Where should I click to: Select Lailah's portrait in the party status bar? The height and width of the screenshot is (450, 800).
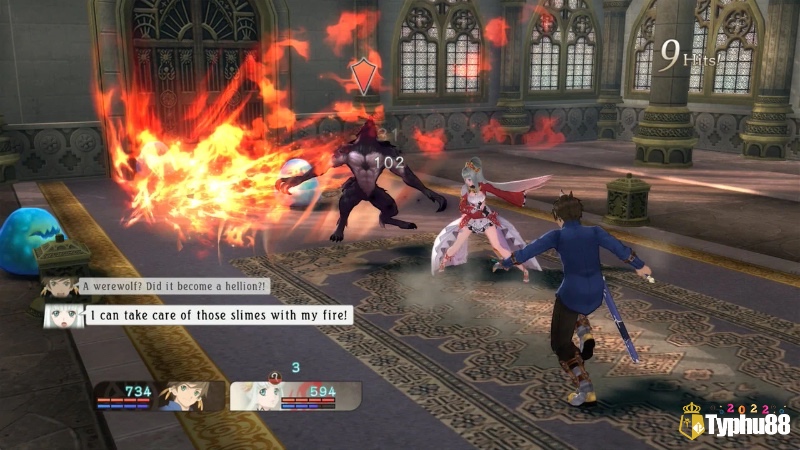tap(256, 395)
